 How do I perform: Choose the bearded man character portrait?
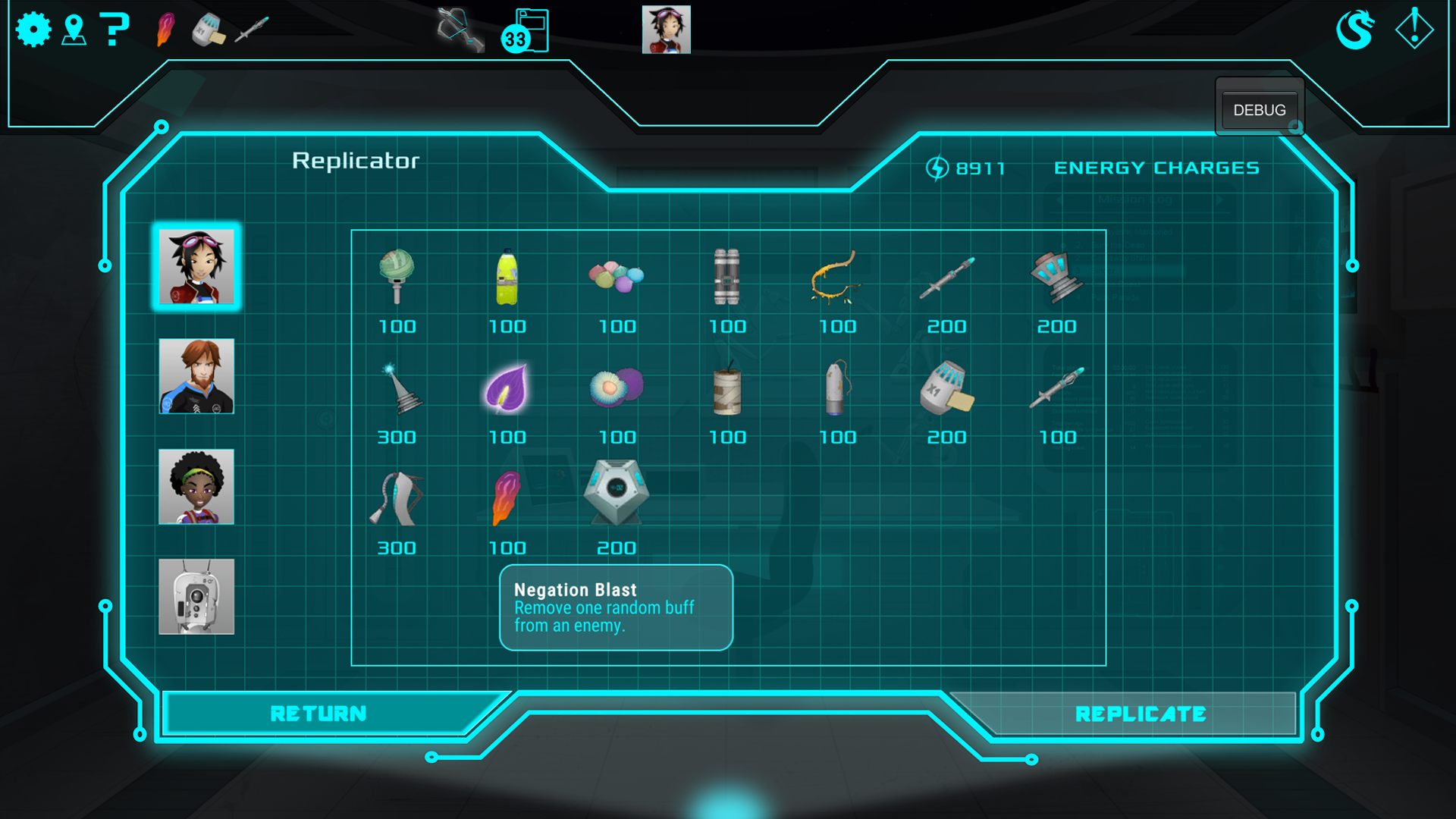196,376
